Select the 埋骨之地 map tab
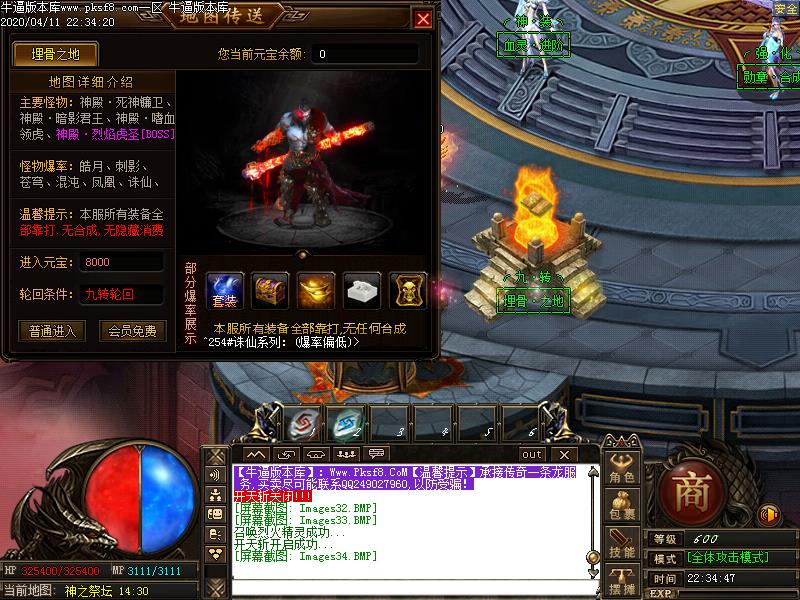800x600 pixels. point(47,54)
